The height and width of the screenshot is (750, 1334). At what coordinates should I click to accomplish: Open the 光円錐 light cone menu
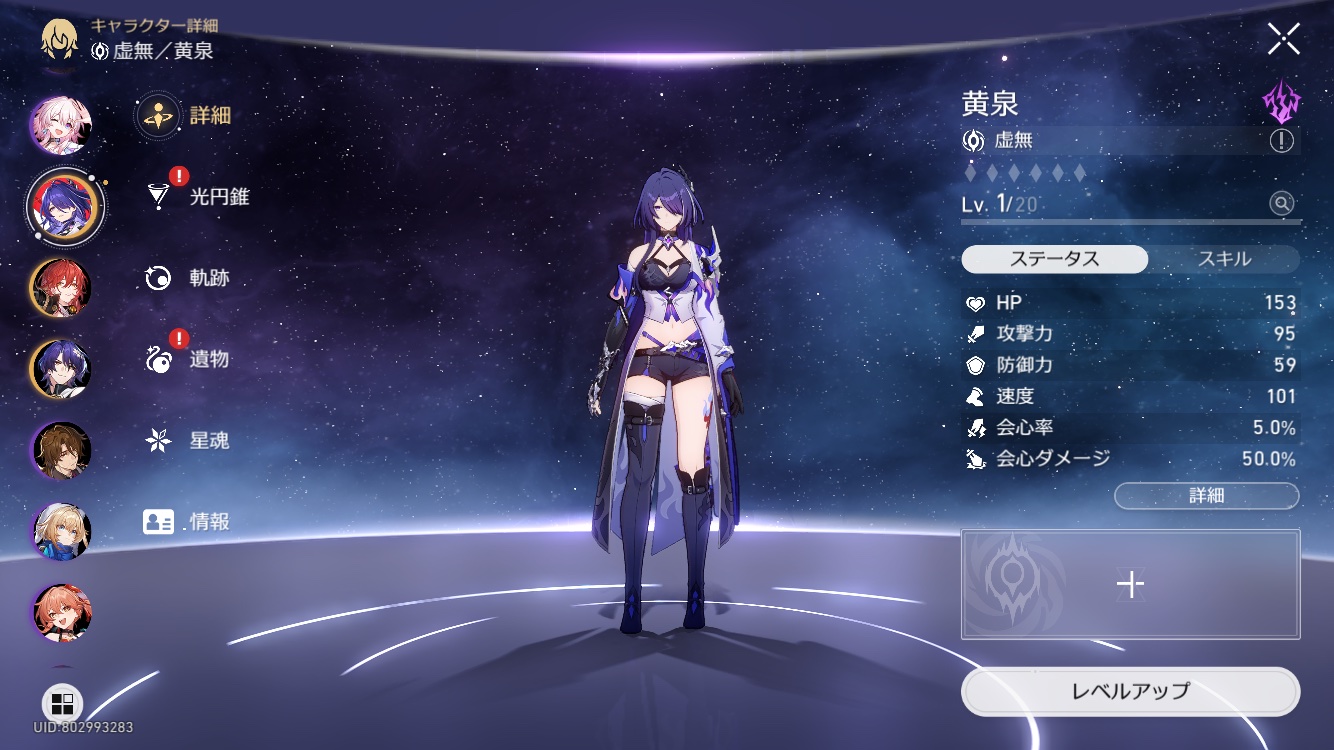click(200, 197)
